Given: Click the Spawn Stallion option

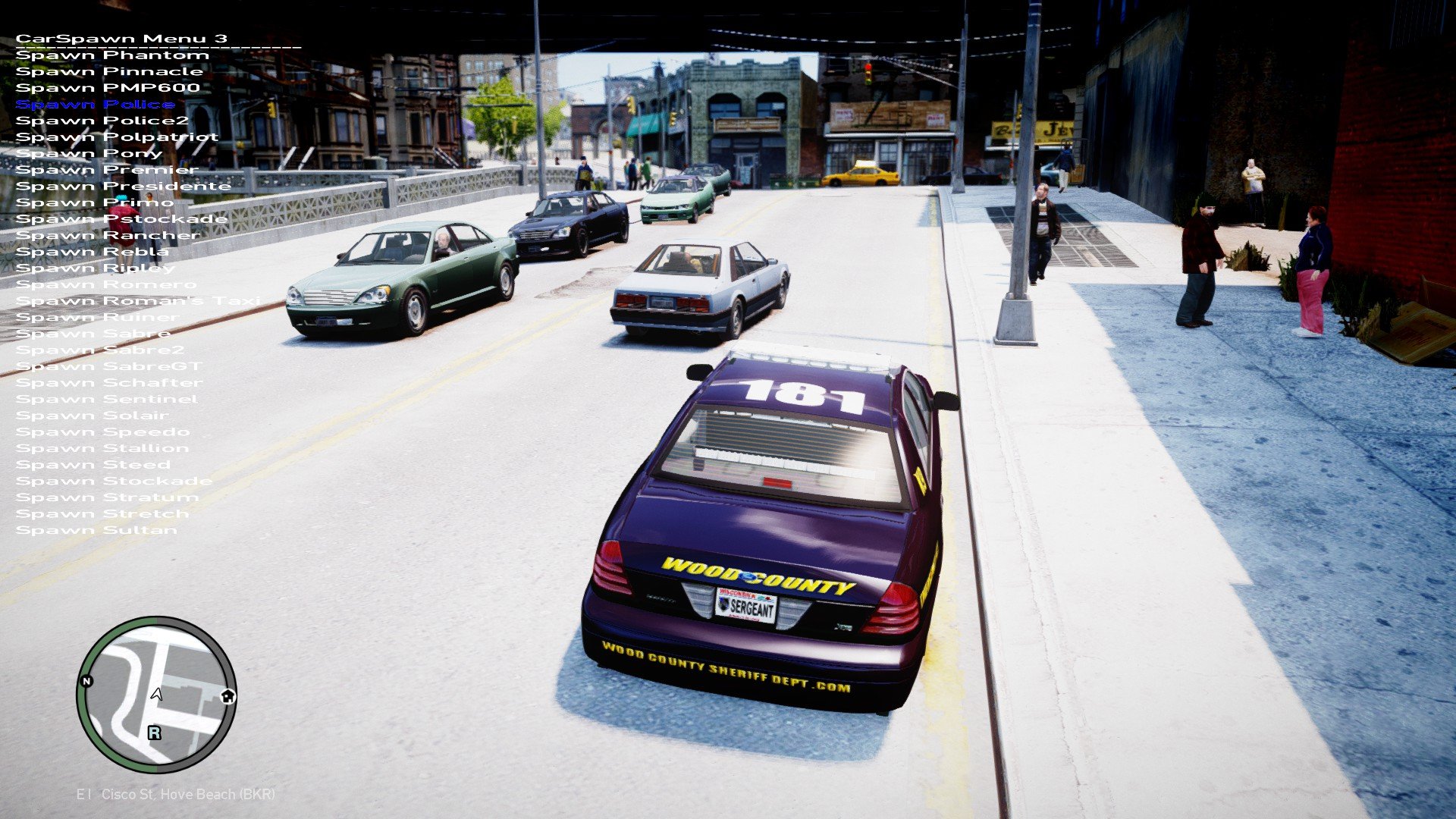Looking at the screenshot, I should (x=102, y=449).
